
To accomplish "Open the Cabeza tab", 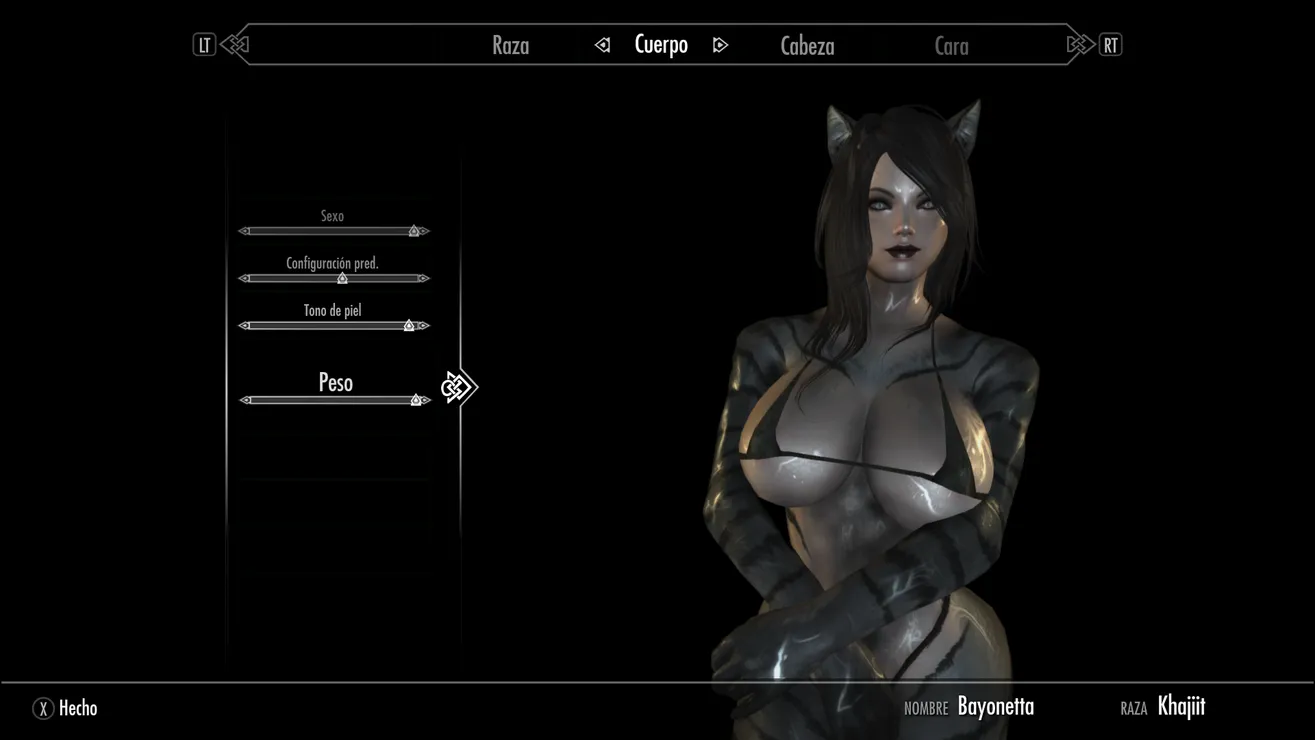I will (x=807, y=45).
